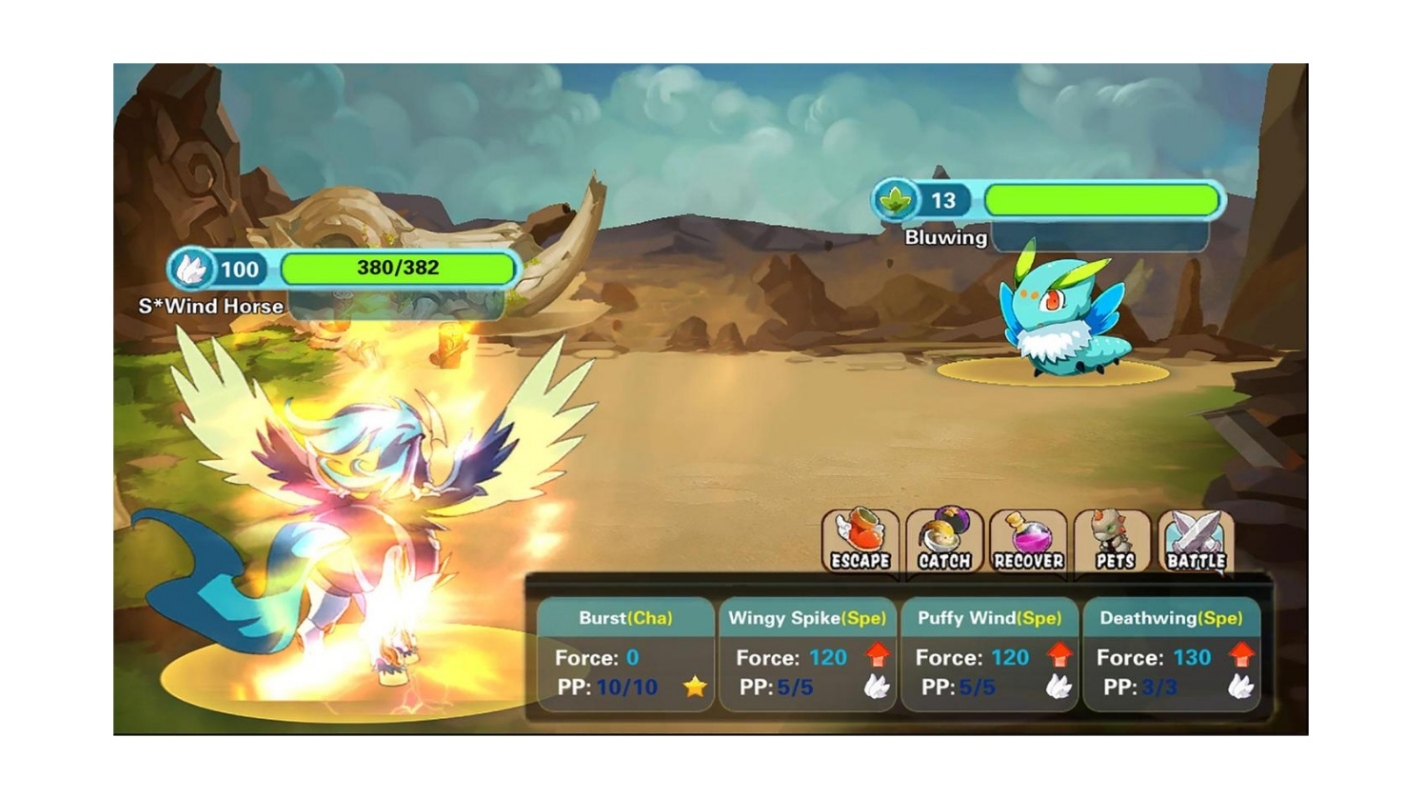Open the Recover potion menu

pos(1028,543)
